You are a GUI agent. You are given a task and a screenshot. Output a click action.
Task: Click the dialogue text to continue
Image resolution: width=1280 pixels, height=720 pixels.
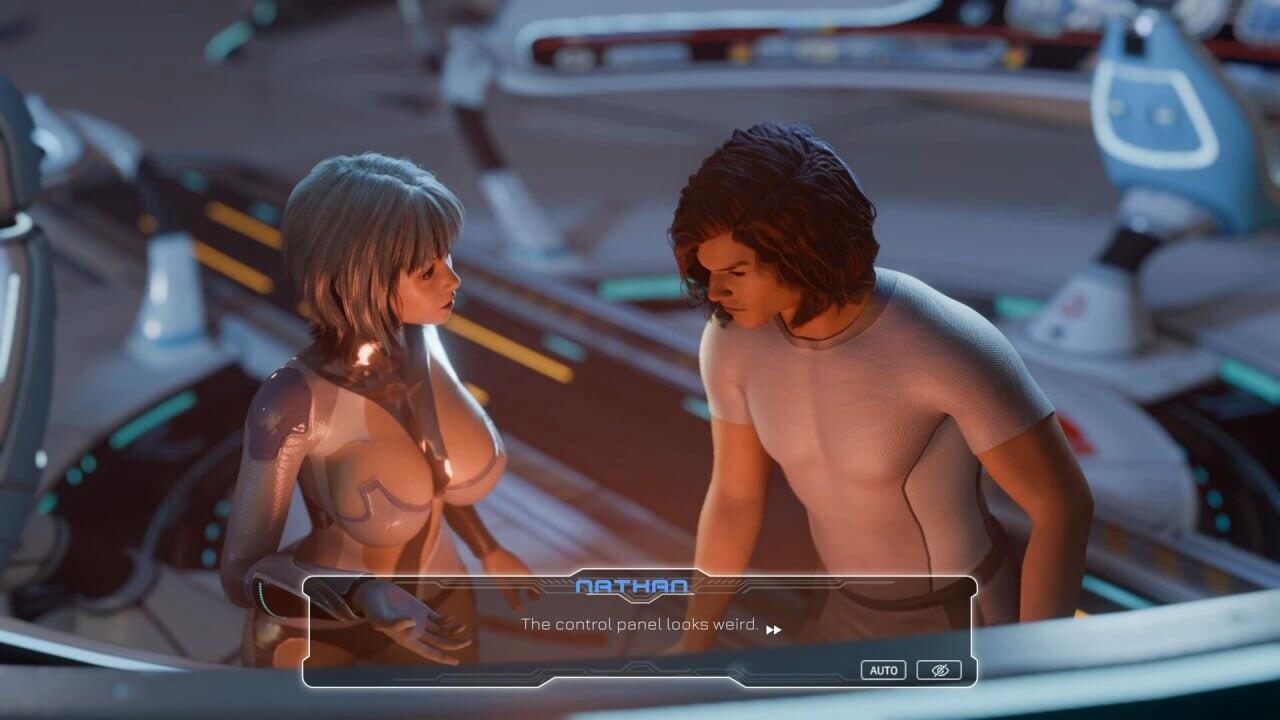640,630
